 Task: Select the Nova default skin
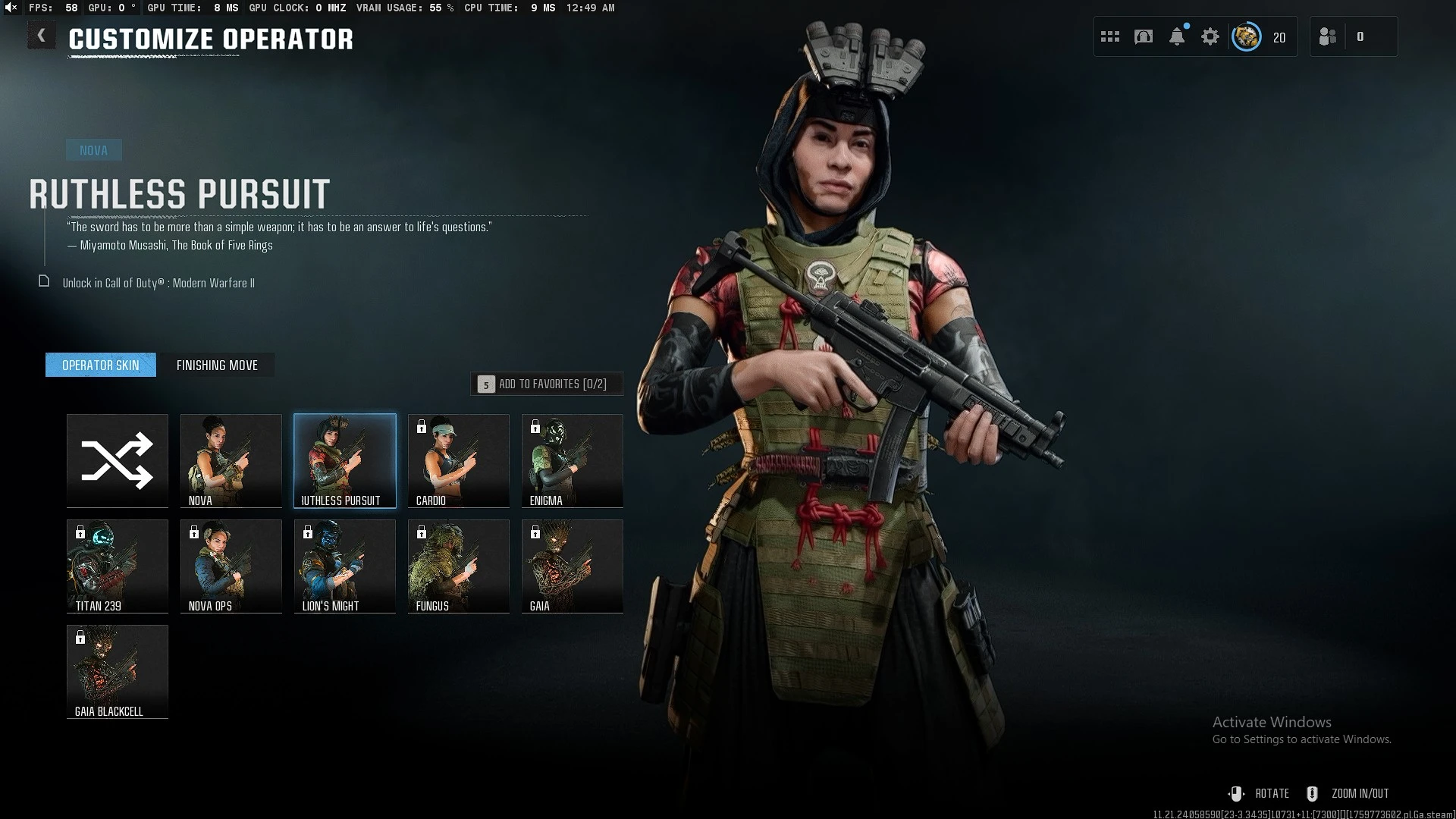(231, 460)
